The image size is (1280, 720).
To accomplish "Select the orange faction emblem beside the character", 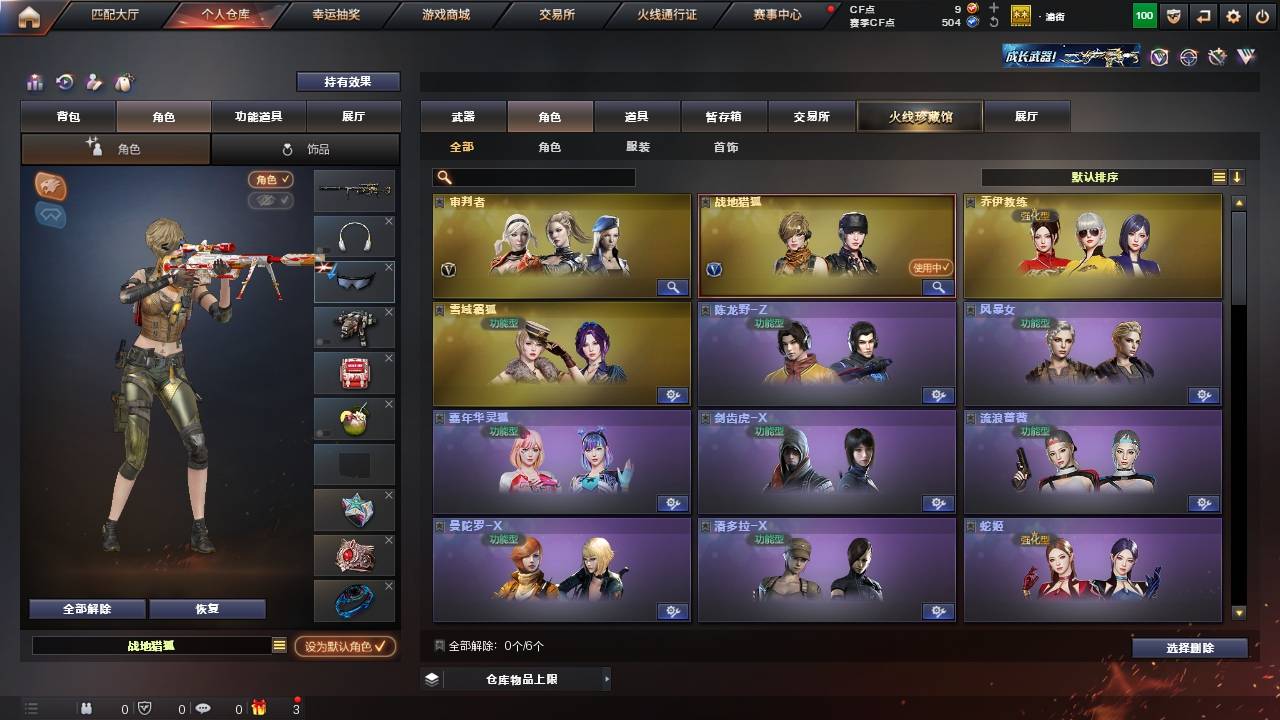I will tap(50, 186).
